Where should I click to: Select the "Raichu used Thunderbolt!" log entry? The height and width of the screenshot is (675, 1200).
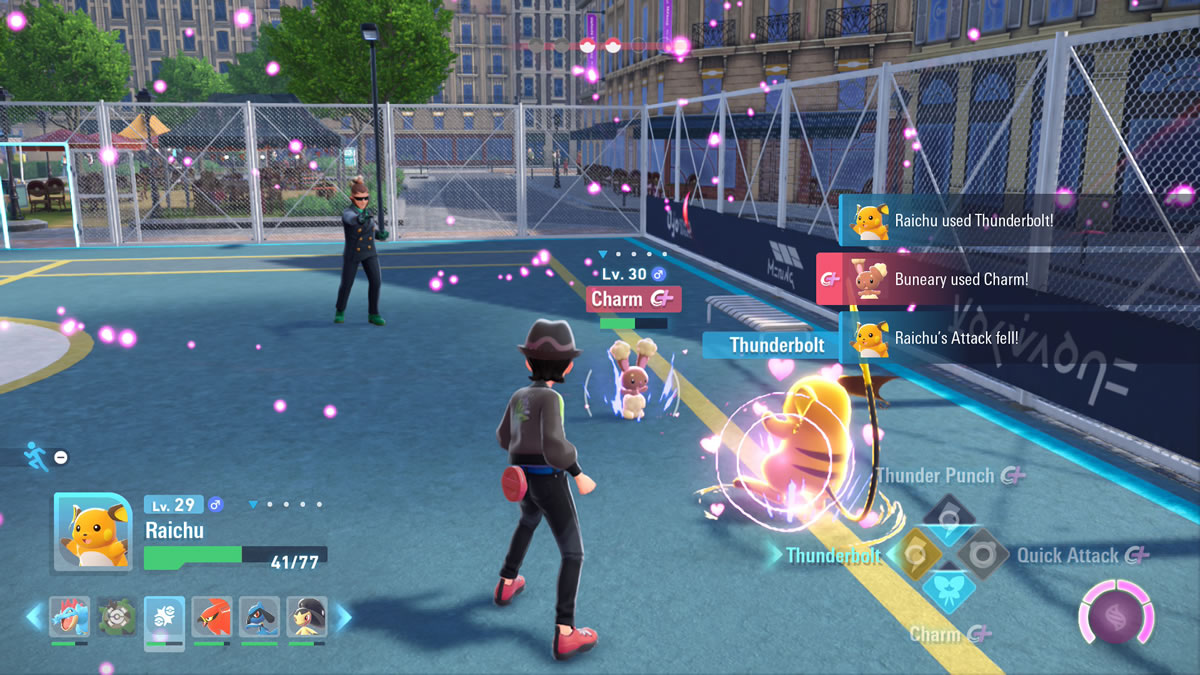pos(1018,220)
